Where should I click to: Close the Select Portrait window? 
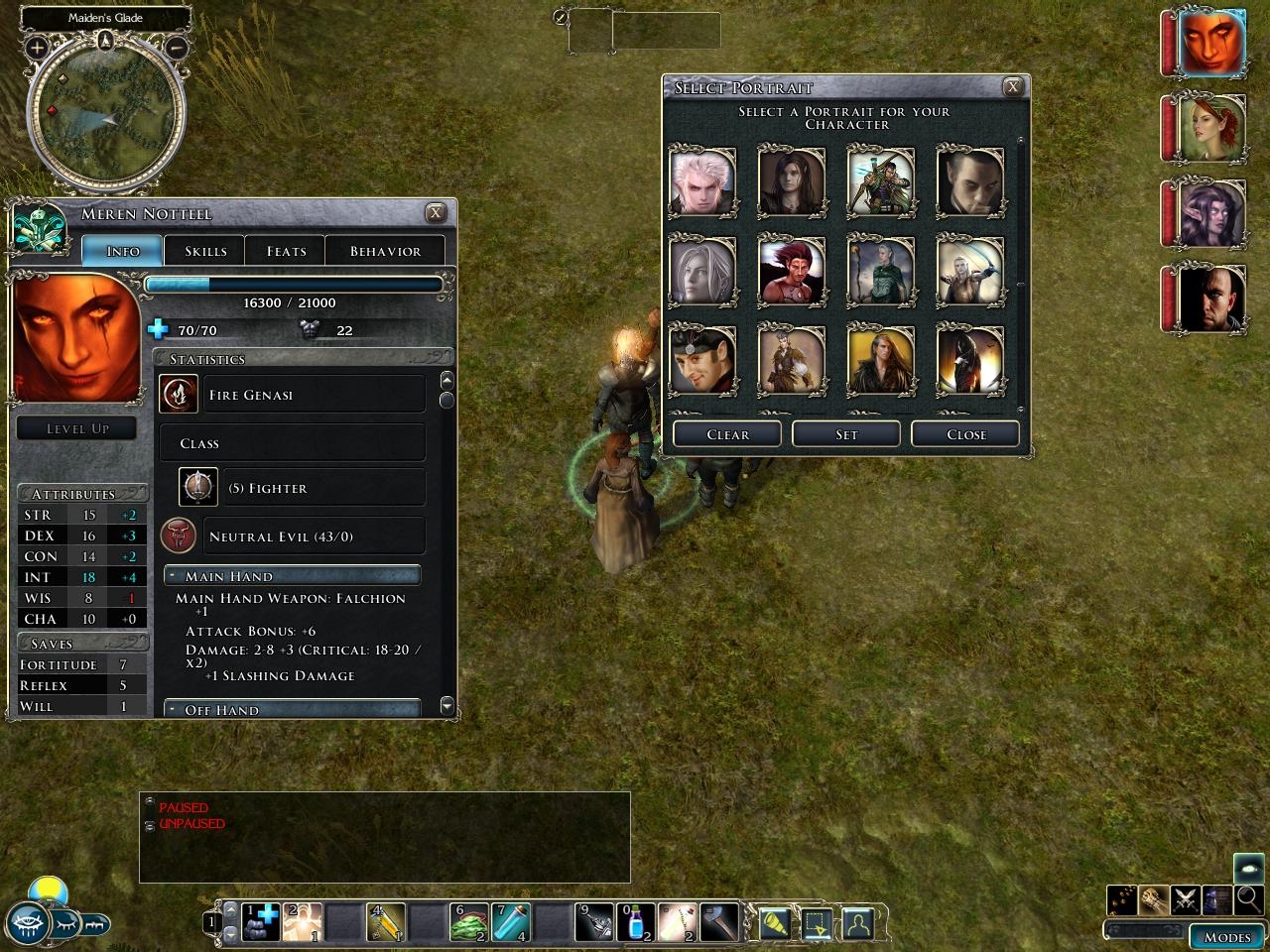point(1012,87)
